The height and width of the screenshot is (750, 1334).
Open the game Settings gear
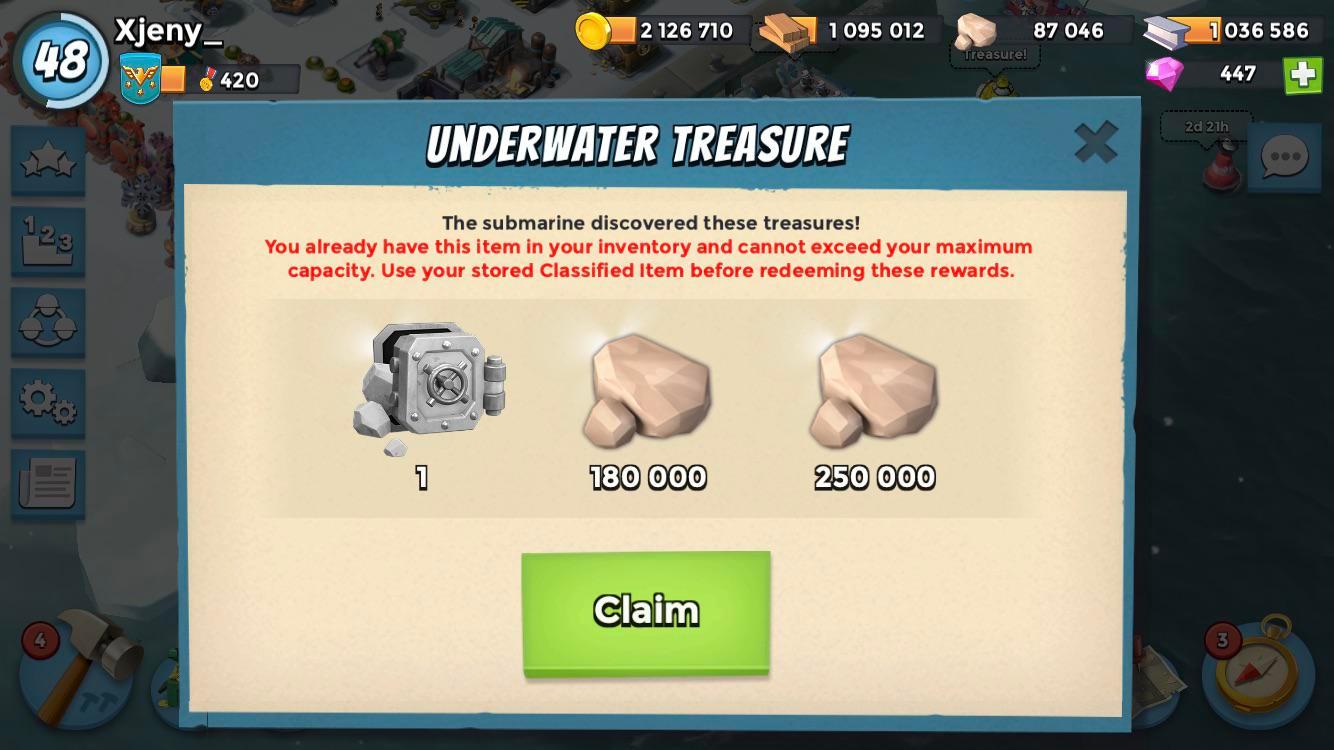(47, 402)
